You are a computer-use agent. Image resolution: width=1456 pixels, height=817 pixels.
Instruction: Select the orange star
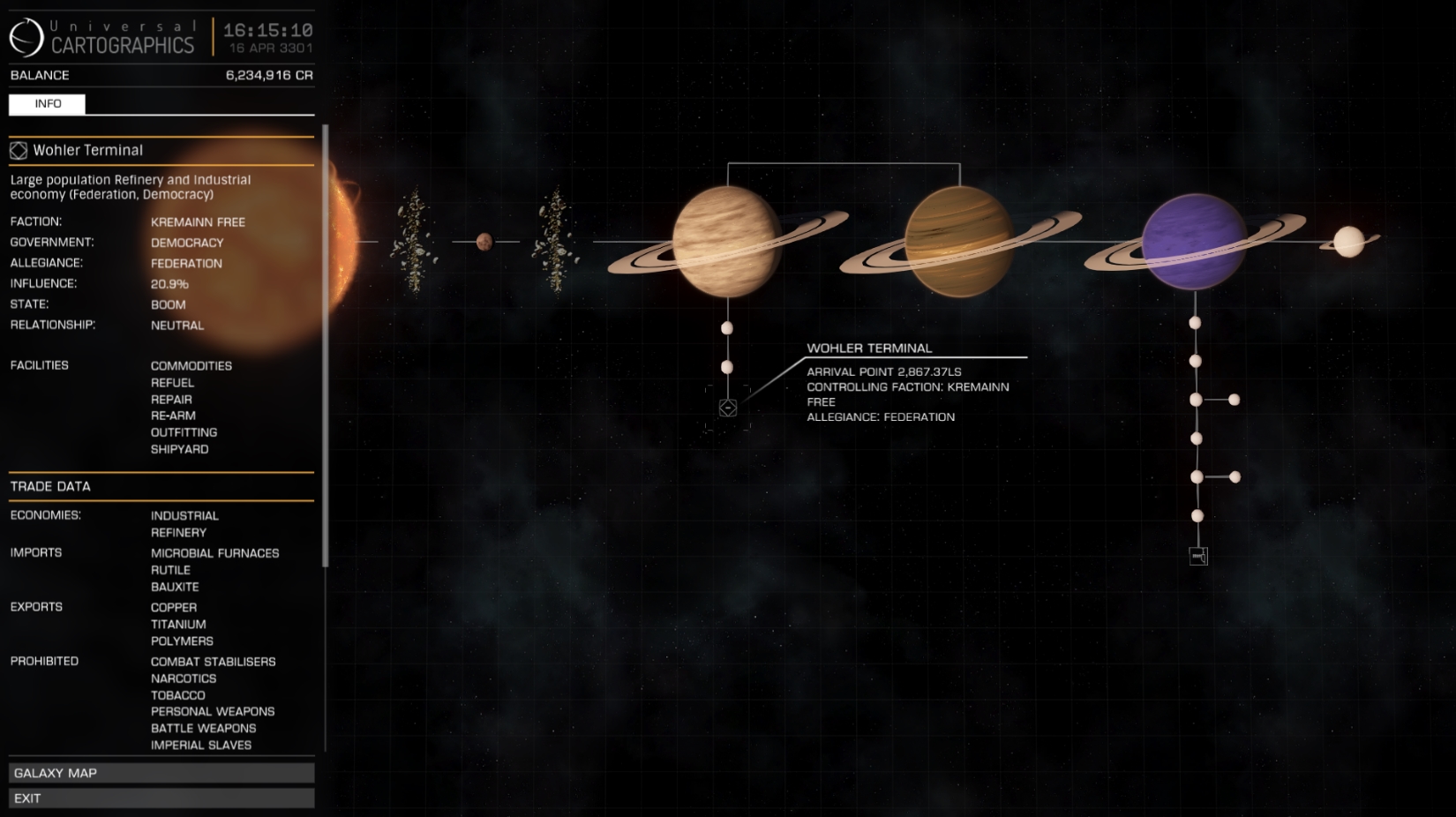pyautogui.click(x=341, y=240)
